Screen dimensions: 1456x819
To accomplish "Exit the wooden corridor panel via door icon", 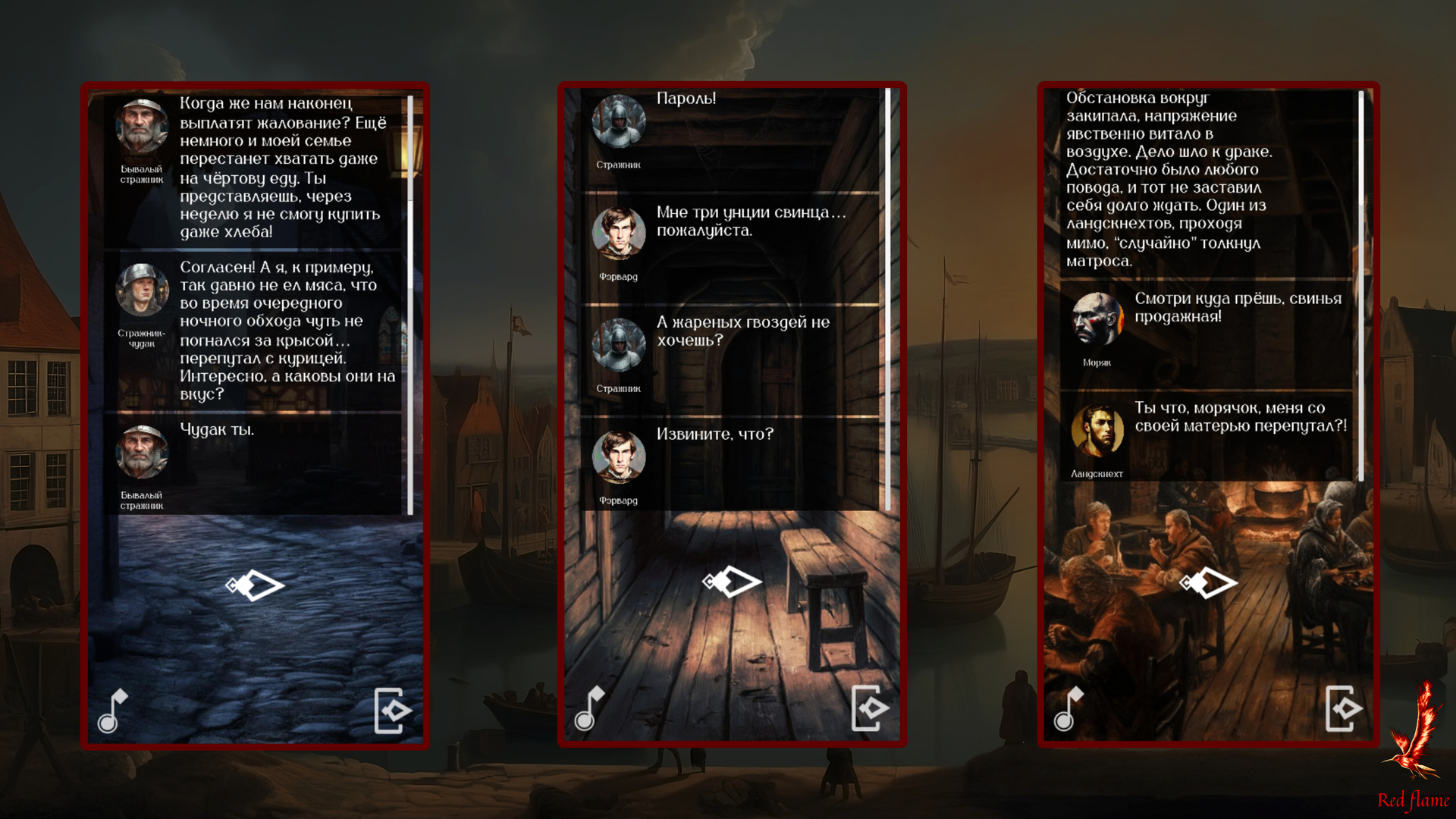I will point(869,708).
